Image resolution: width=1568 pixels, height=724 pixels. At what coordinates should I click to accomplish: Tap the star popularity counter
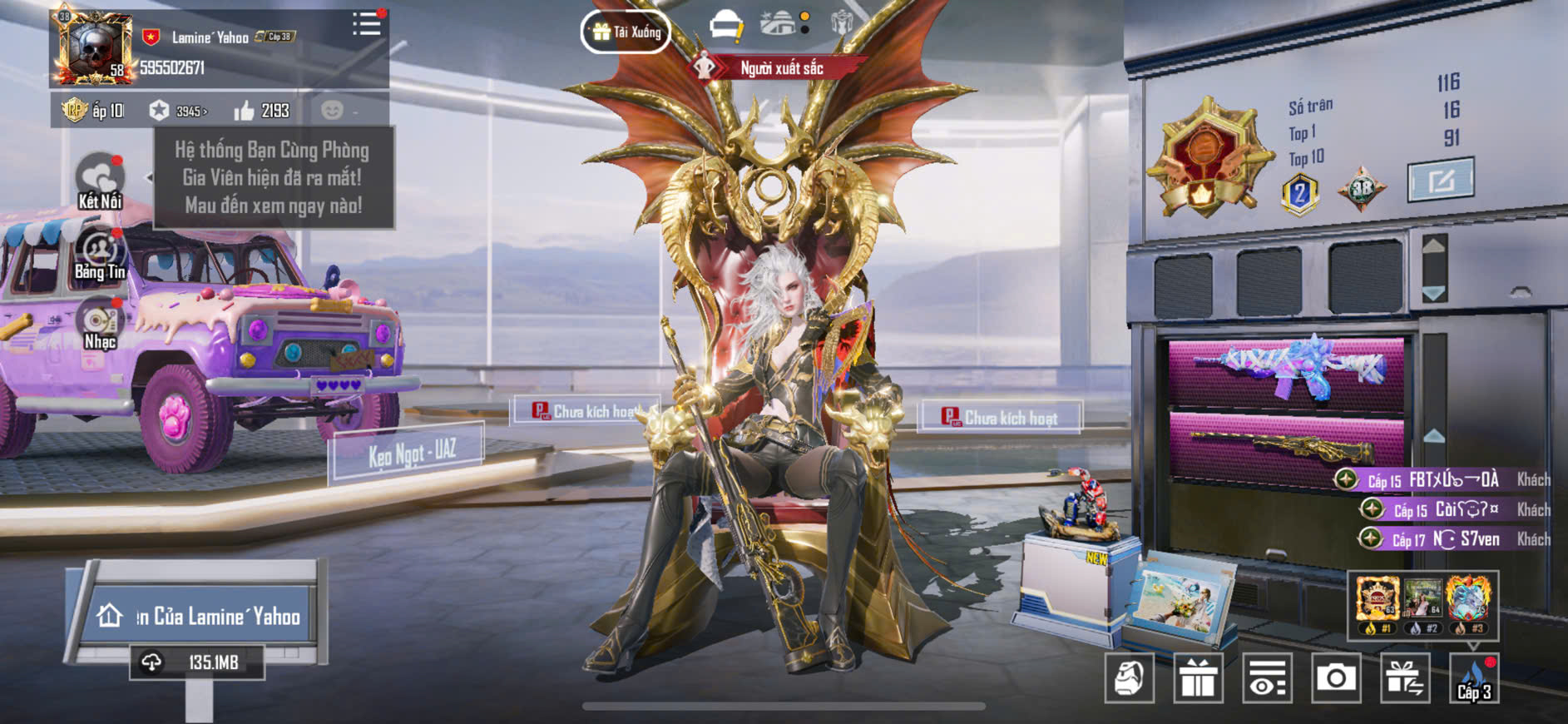pos(178,111)
